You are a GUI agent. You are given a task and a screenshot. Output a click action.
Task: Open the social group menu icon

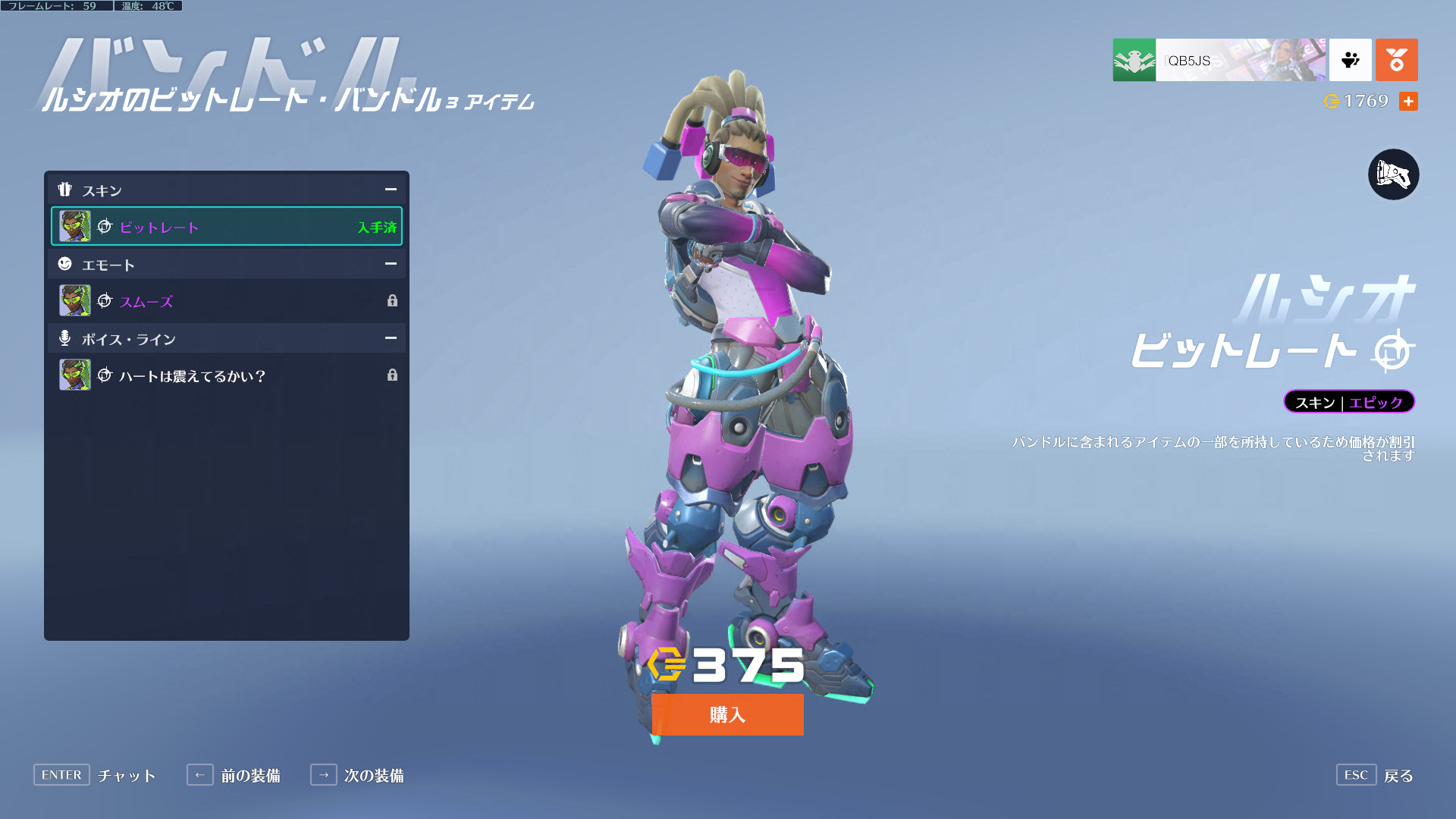point(1350,60)
